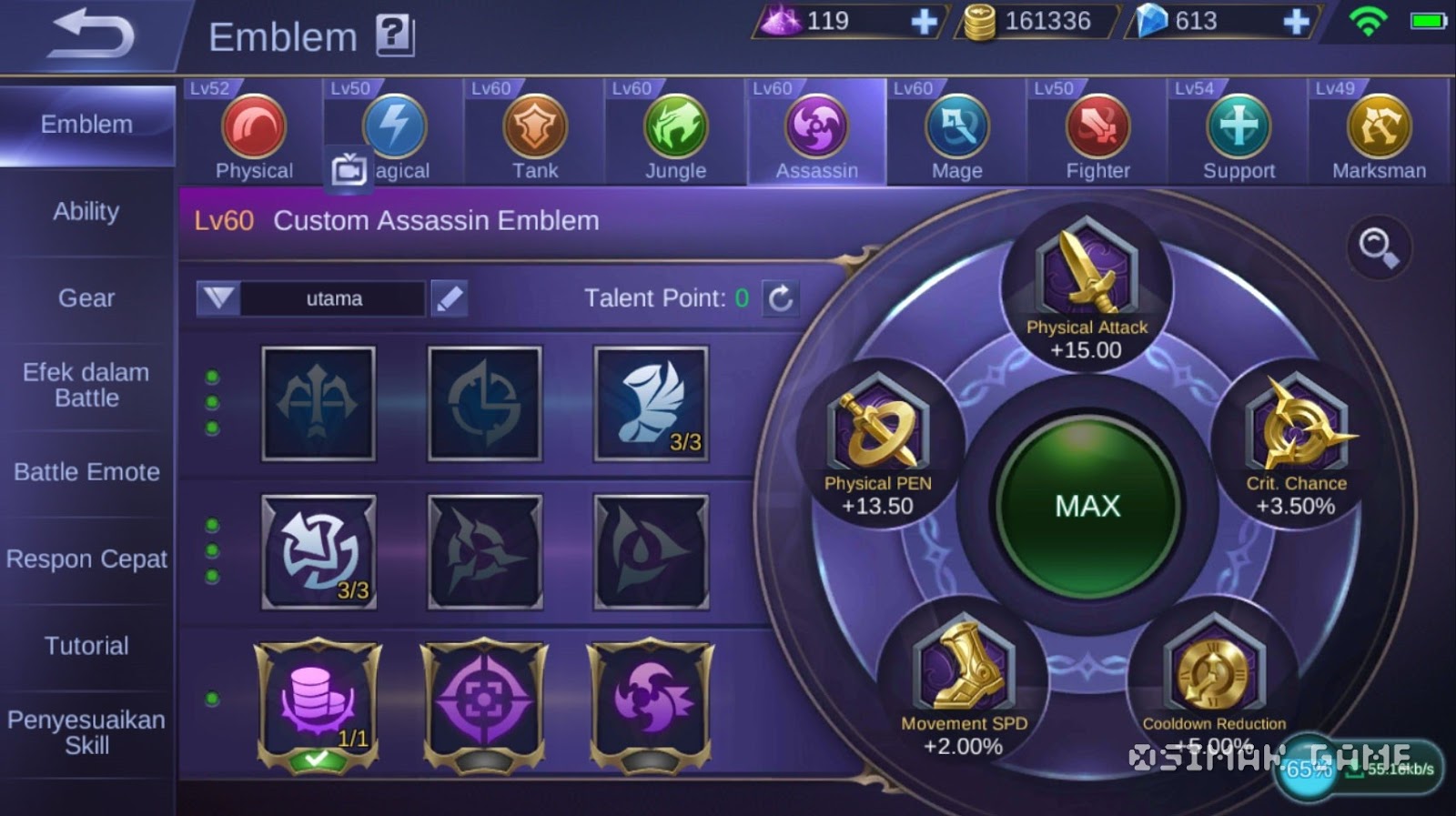Click the Emblem help question mark icon
1456x816 pixels.
pyautogui.click(x=395, y=34)
